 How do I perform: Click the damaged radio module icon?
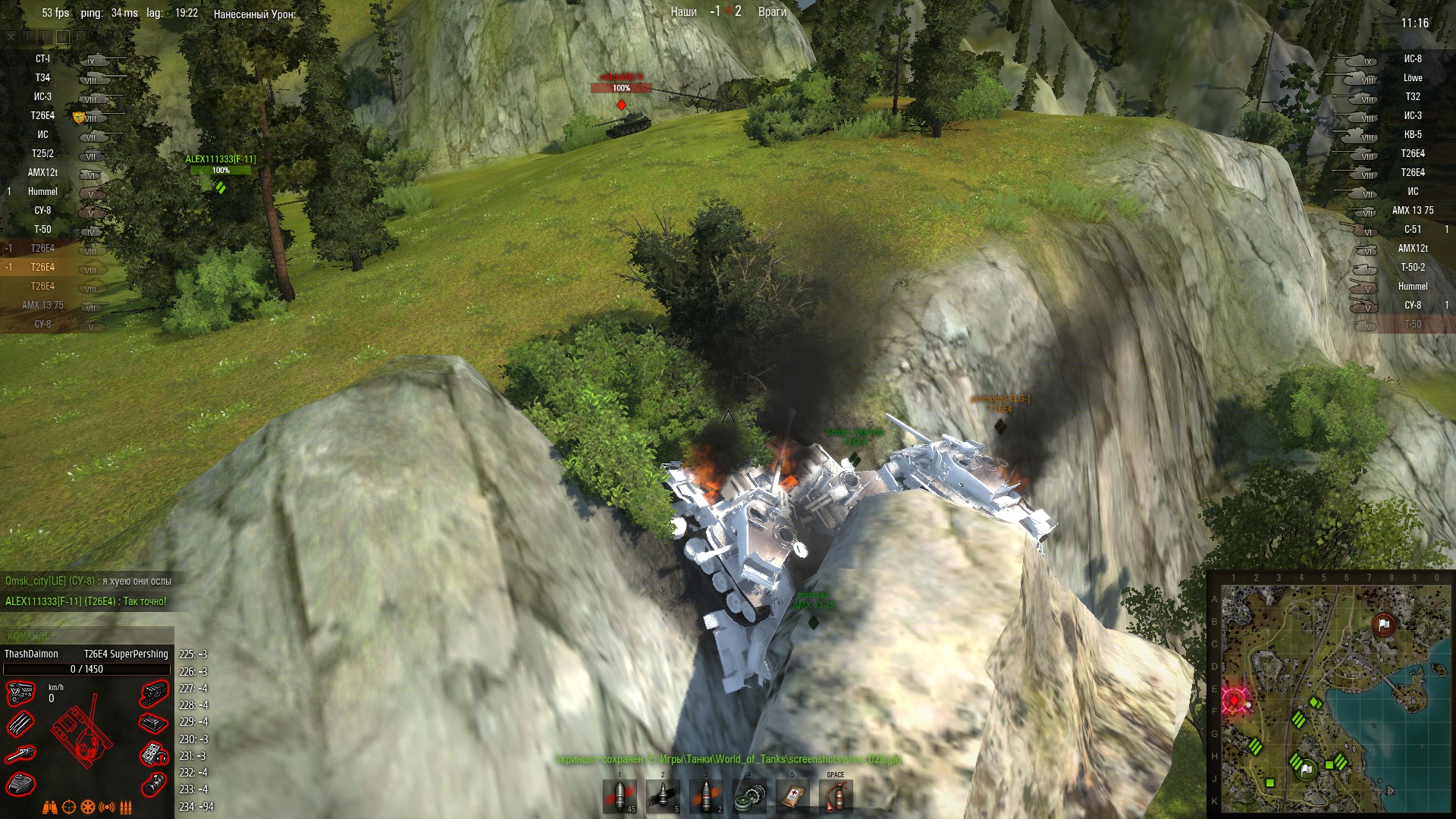(x=154, y=754)
